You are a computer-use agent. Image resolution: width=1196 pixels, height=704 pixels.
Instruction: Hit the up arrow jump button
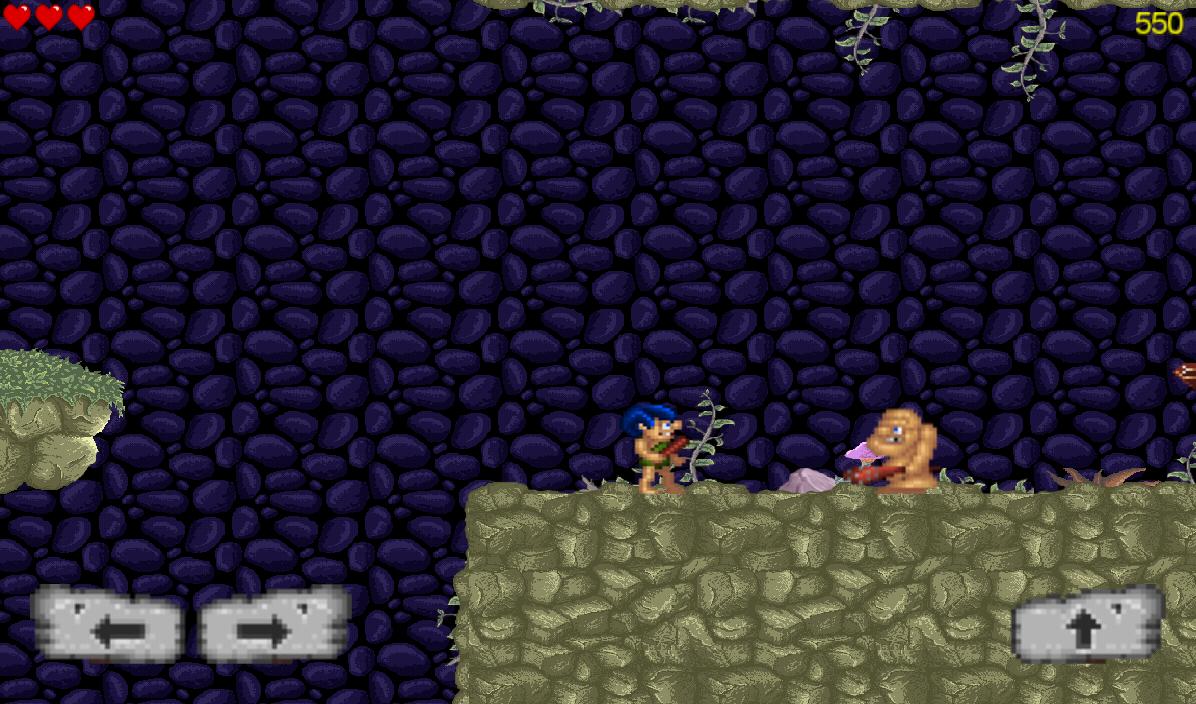click(1087, 626)
